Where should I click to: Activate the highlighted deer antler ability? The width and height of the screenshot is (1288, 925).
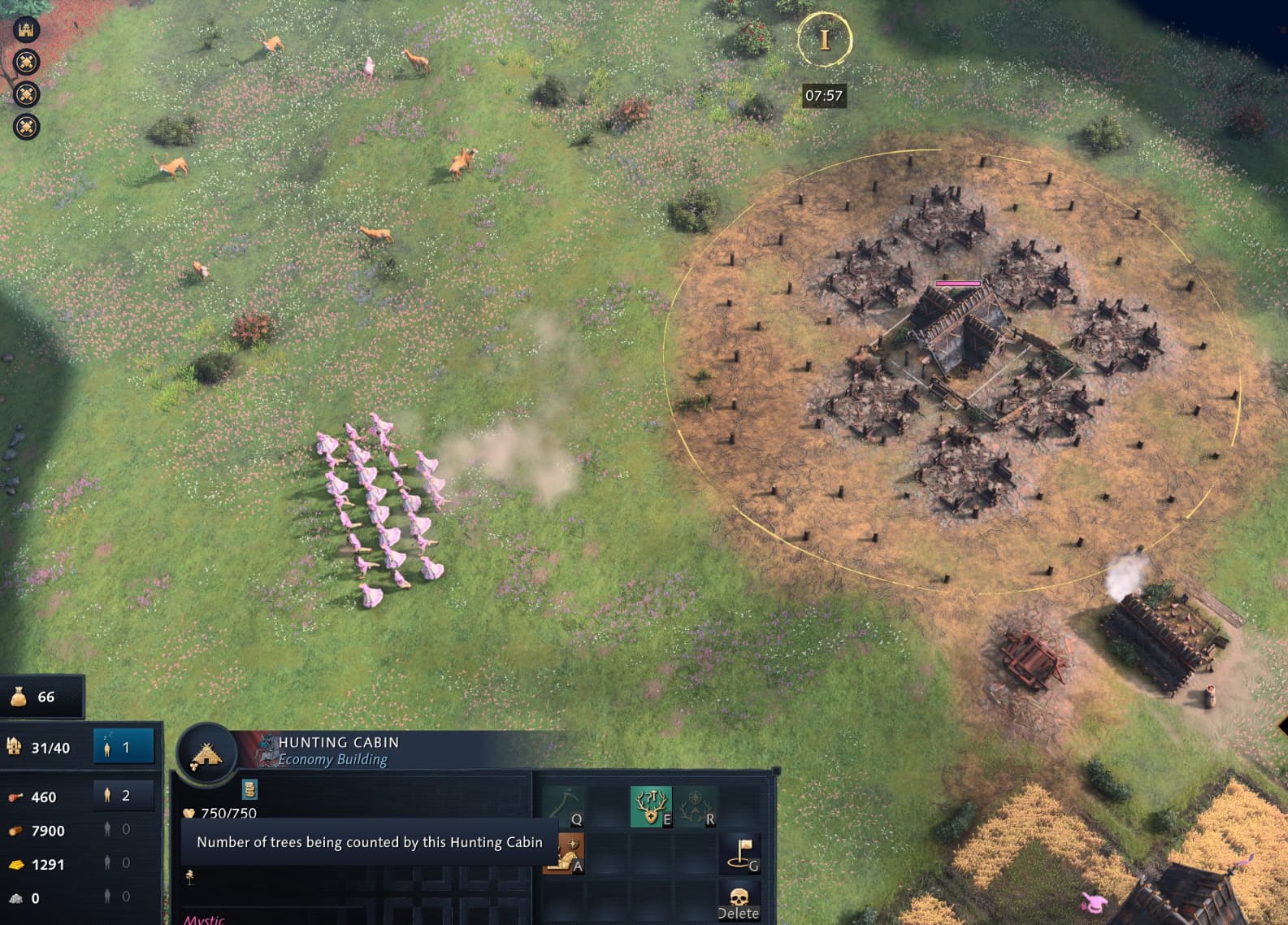(651, 806)
